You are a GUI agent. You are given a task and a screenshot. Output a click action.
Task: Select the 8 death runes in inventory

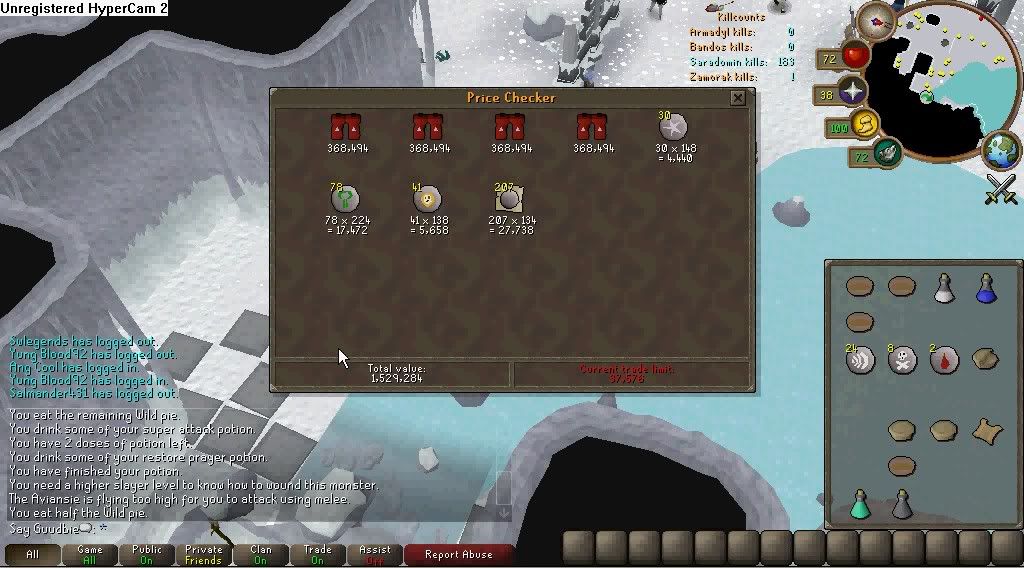[902, 360]
